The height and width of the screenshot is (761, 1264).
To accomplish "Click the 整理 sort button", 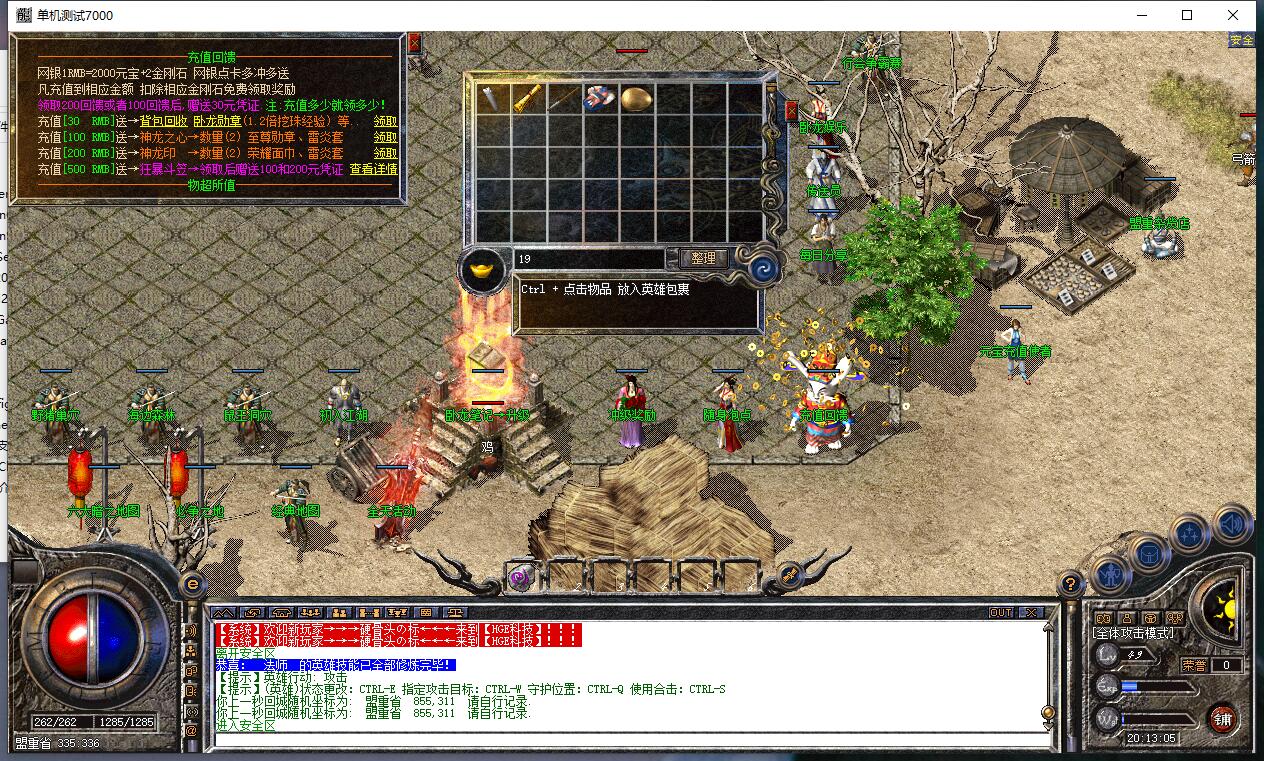I will [703, 258].
